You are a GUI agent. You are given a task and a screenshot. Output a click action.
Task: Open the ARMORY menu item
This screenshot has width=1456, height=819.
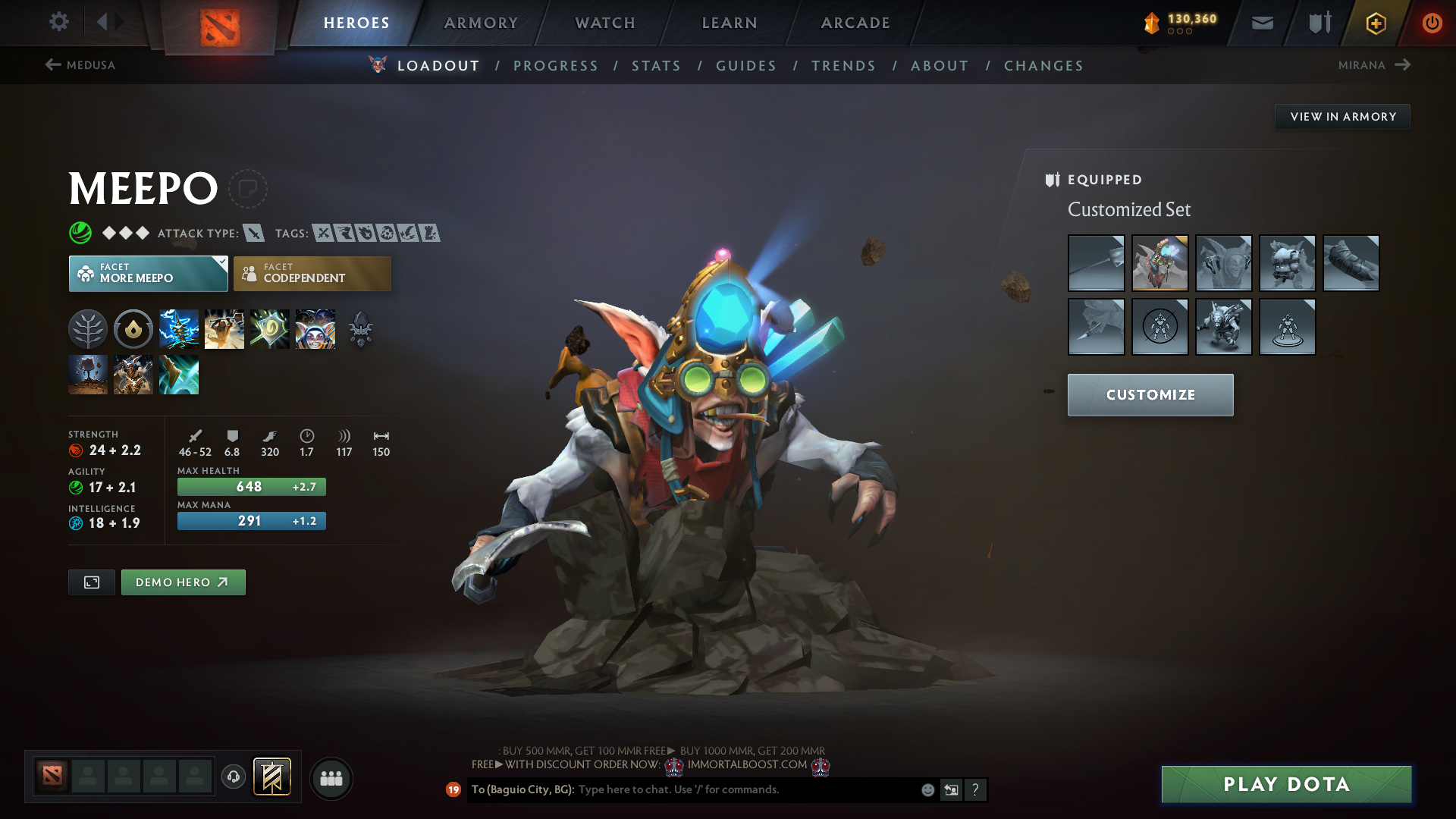click(x=481, y=23)
